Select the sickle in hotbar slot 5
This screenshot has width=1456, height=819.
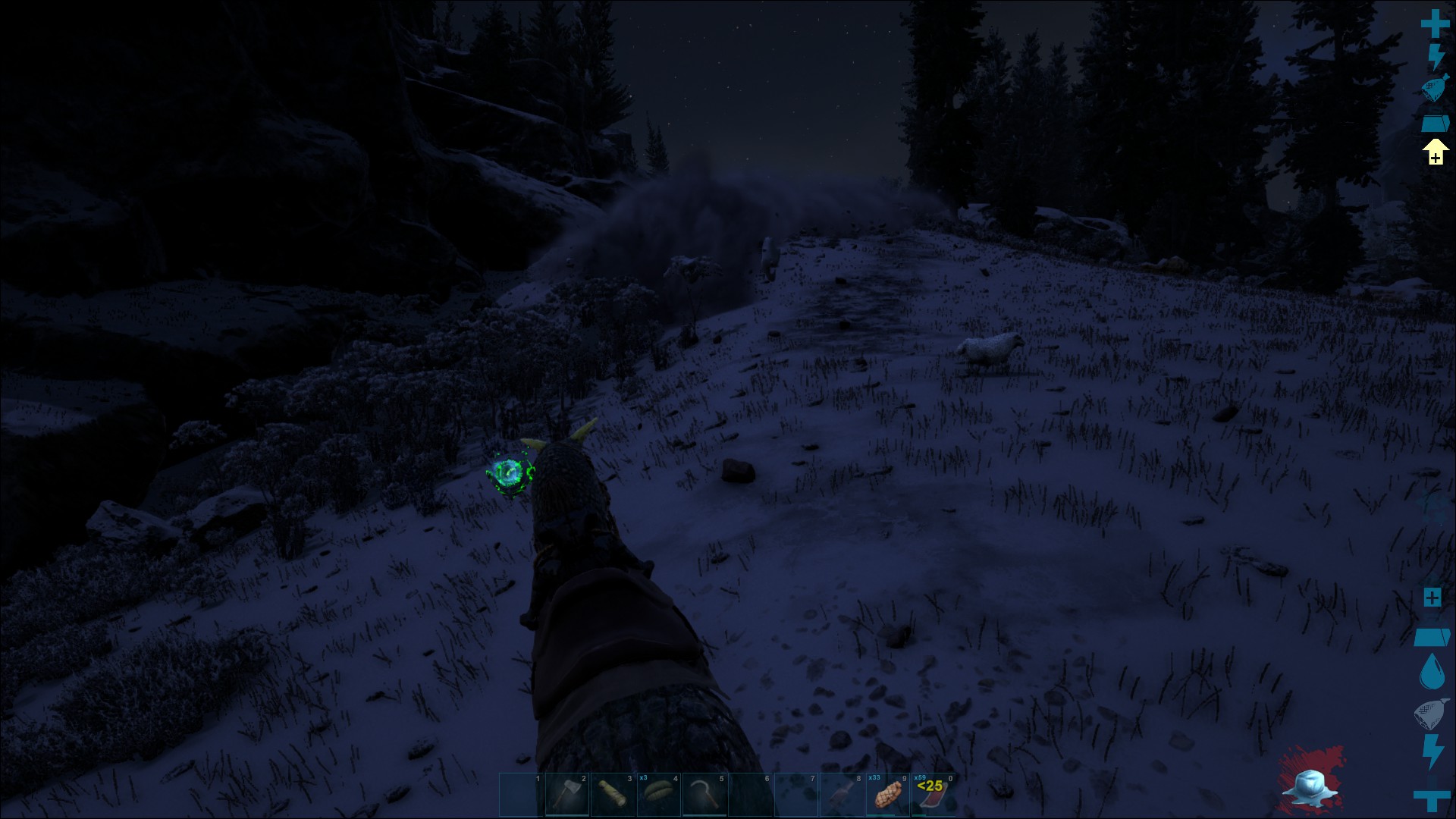704,795
